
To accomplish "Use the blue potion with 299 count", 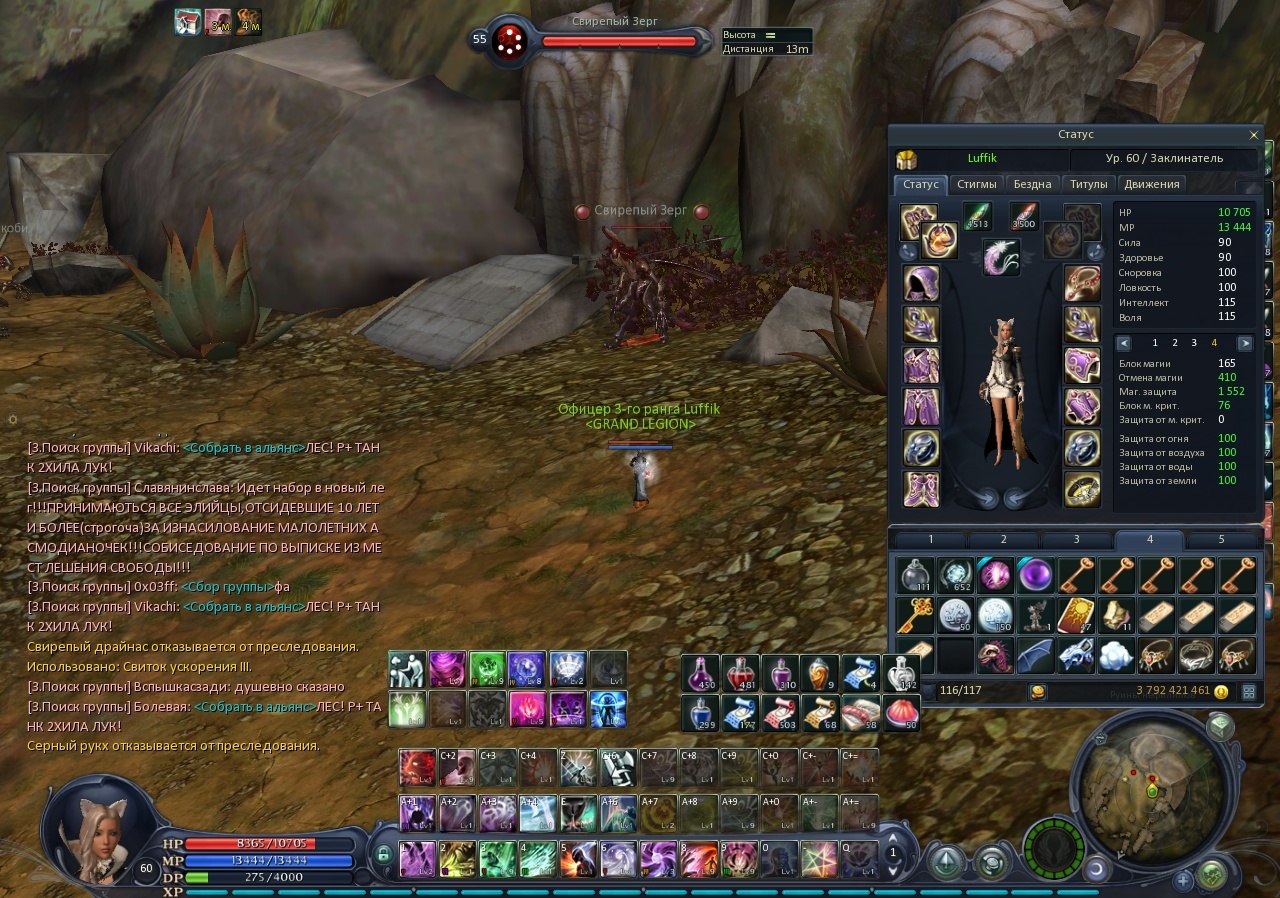I will (699, 712).
